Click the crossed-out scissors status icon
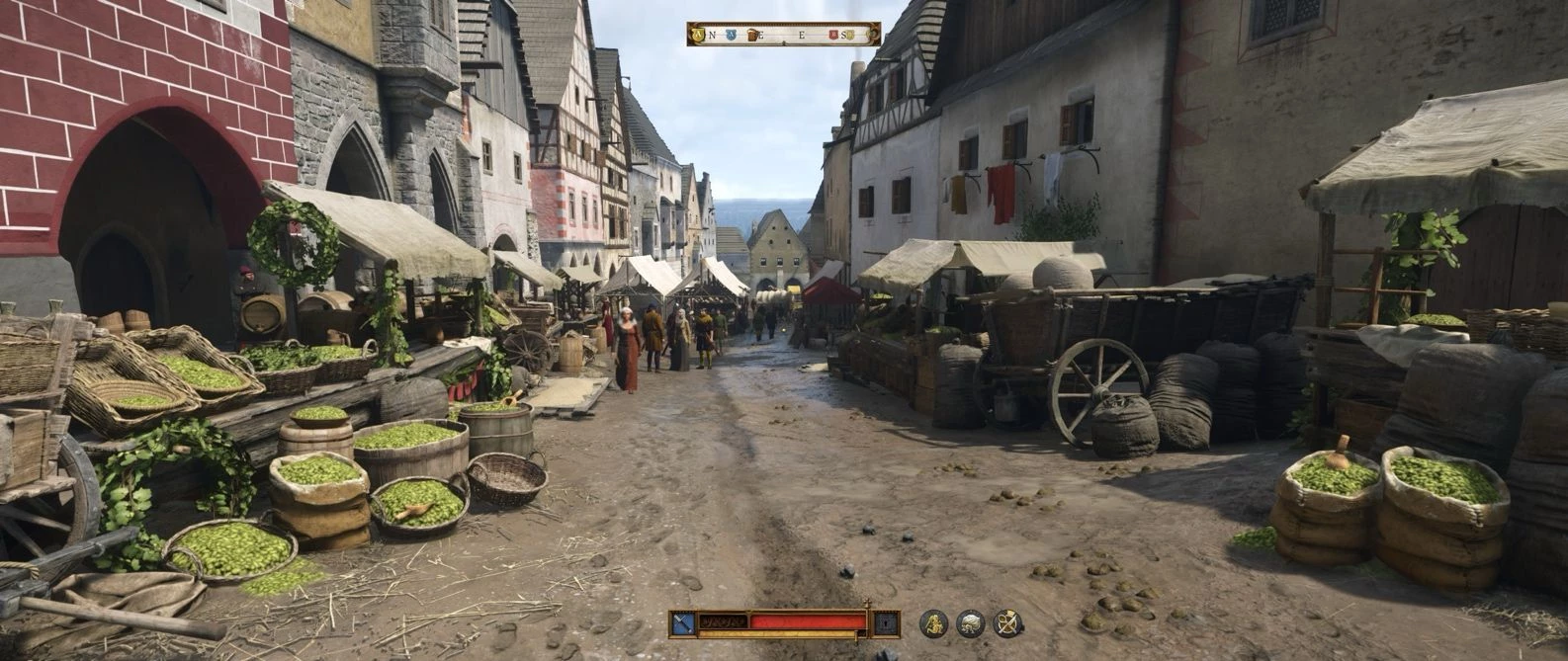The image size is (1568, 661). coord(1007,623)
